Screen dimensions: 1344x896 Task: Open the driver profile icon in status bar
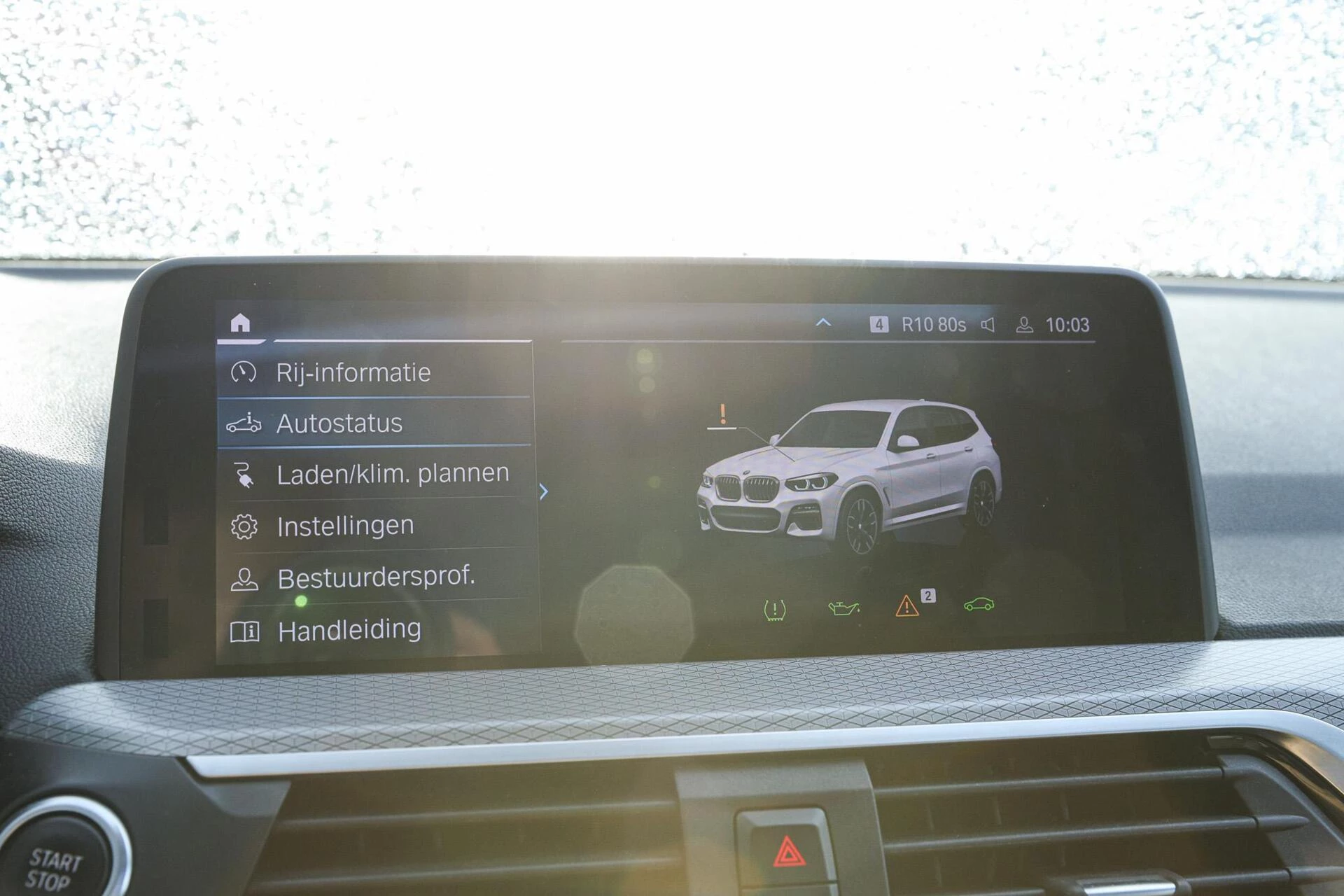(x=1025, y=324)
